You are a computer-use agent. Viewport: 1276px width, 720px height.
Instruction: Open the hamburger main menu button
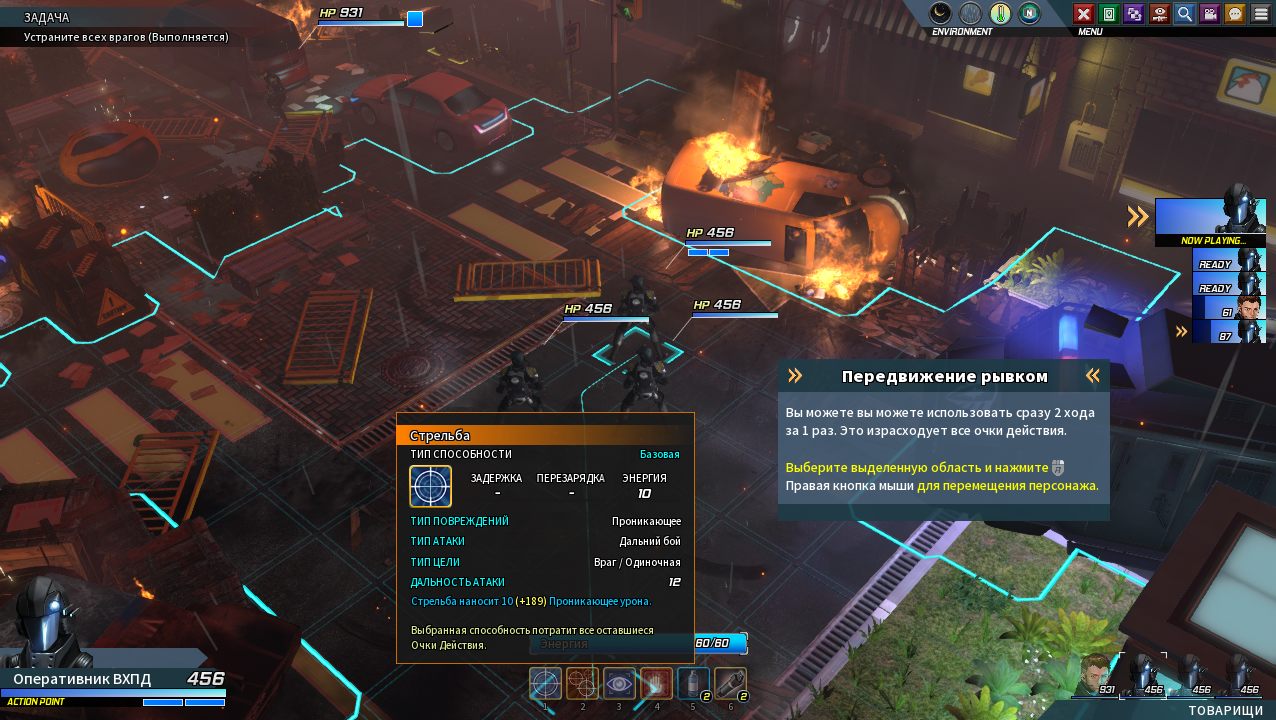tap(1260, 13)
